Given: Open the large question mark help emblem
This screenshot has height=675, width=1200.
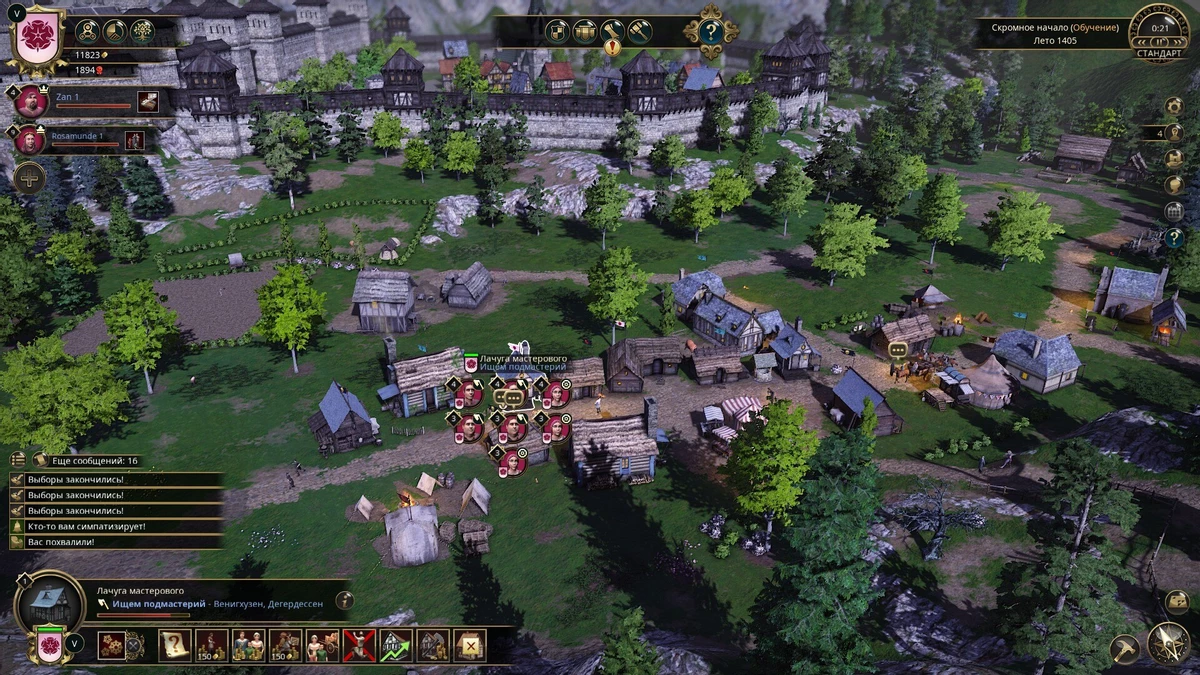Looking at the screenshot, I should (710, 32).
